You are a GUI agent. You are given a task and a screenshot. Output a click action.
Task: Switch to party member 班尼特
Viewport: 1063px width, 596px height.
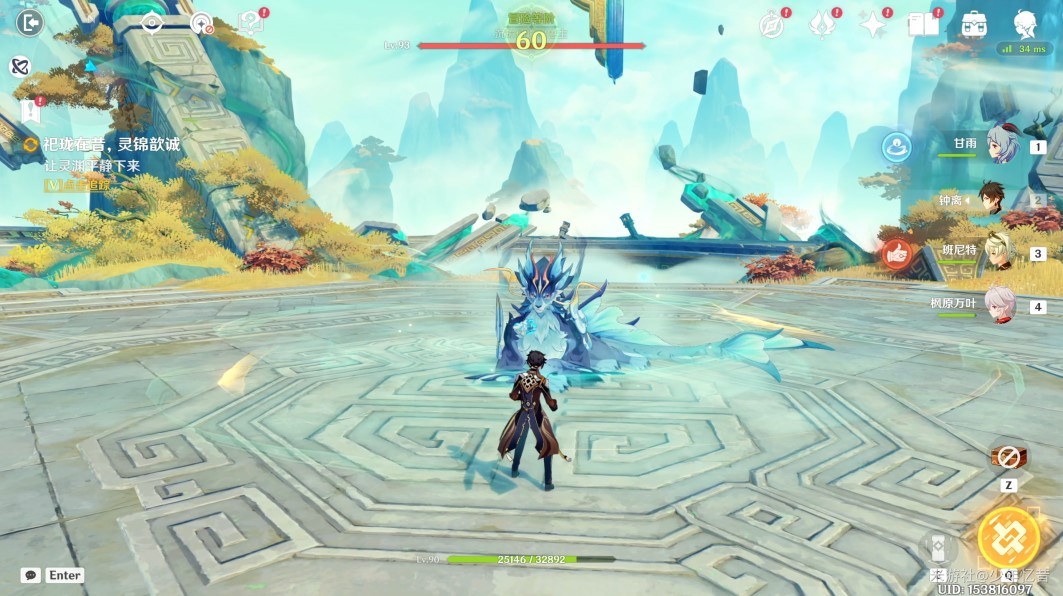[x=999, y=252]
